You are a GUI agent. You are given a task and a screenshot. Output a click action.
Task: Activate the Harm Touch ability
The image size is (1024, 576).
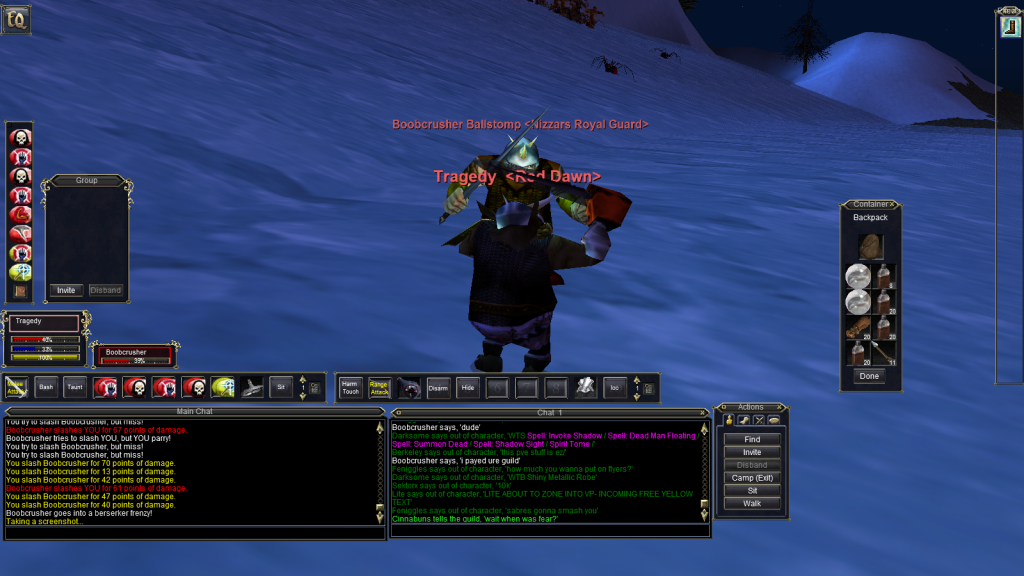[350, 387]
